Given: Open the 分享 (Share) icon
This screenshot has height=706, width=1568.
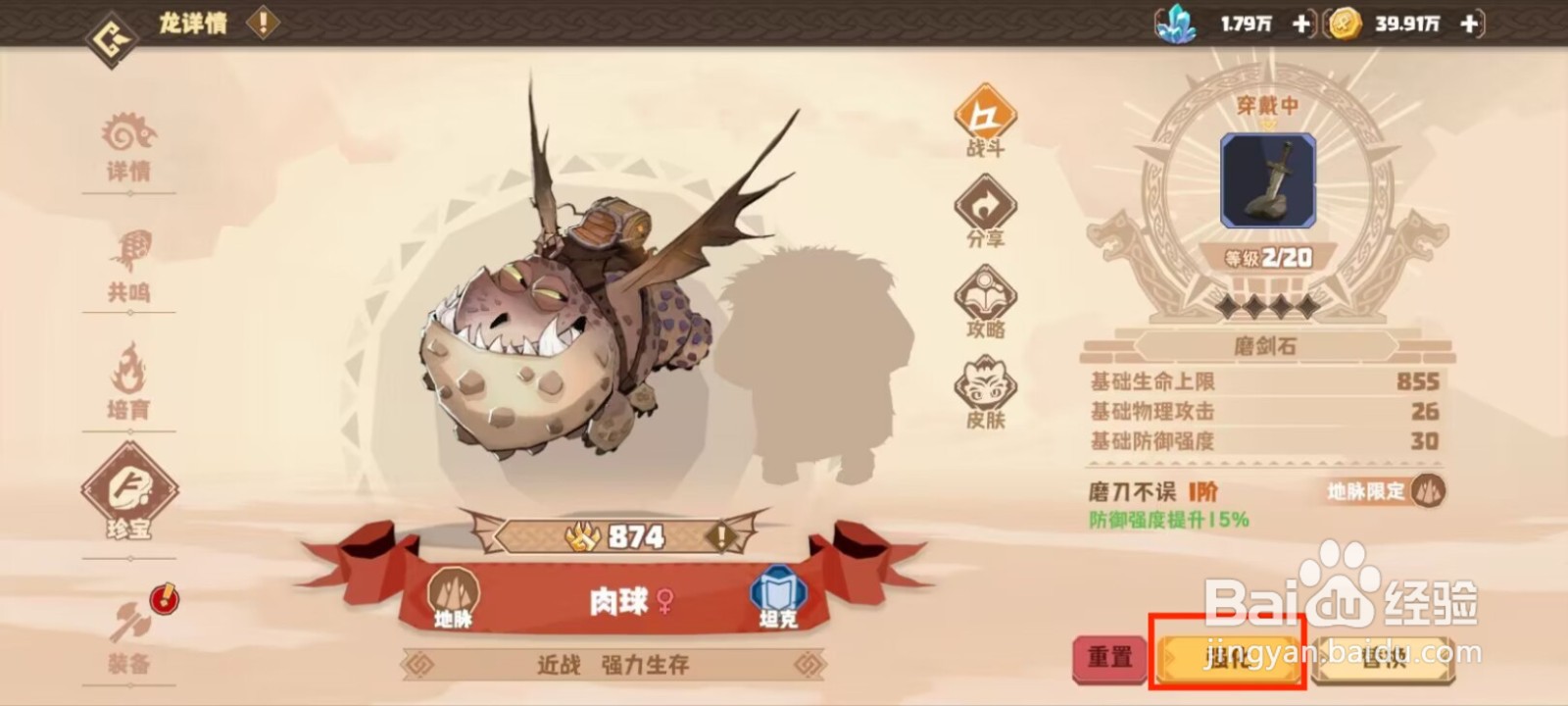Looking at the screenshot, I should [x=985, y=208].
